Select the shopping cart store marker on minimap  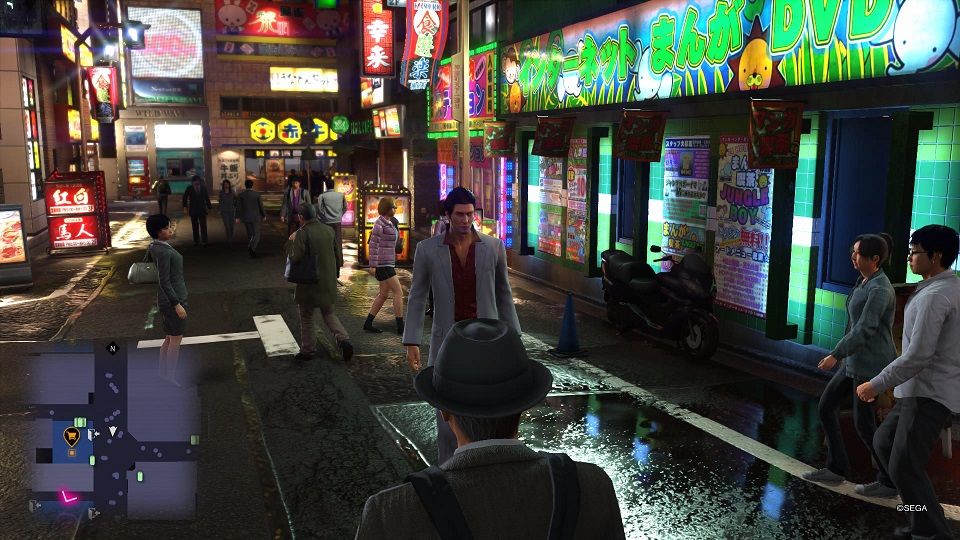[x=71, y=435]
